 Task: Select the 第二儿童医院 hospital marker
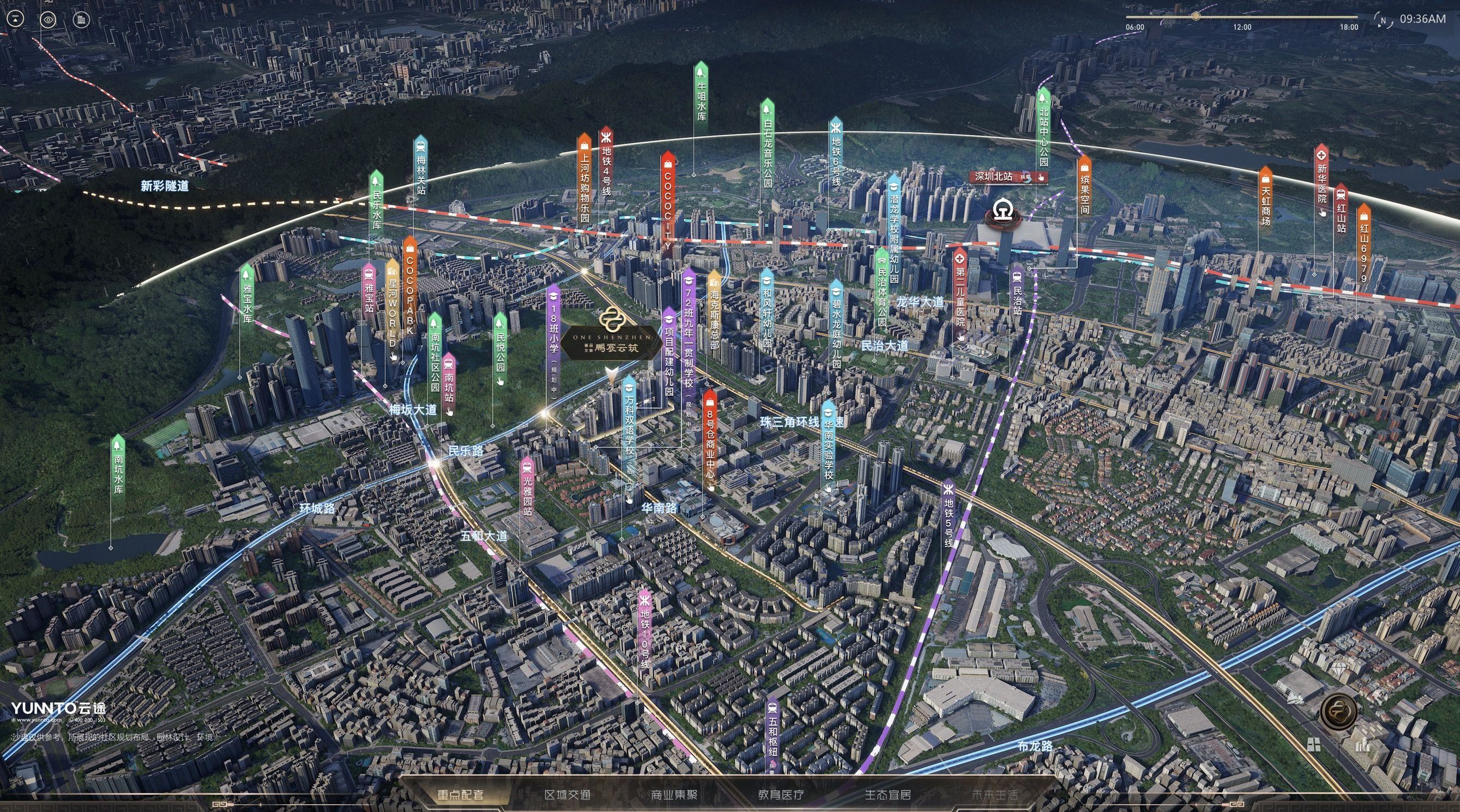pyautogui.click(x=960, y=294)
